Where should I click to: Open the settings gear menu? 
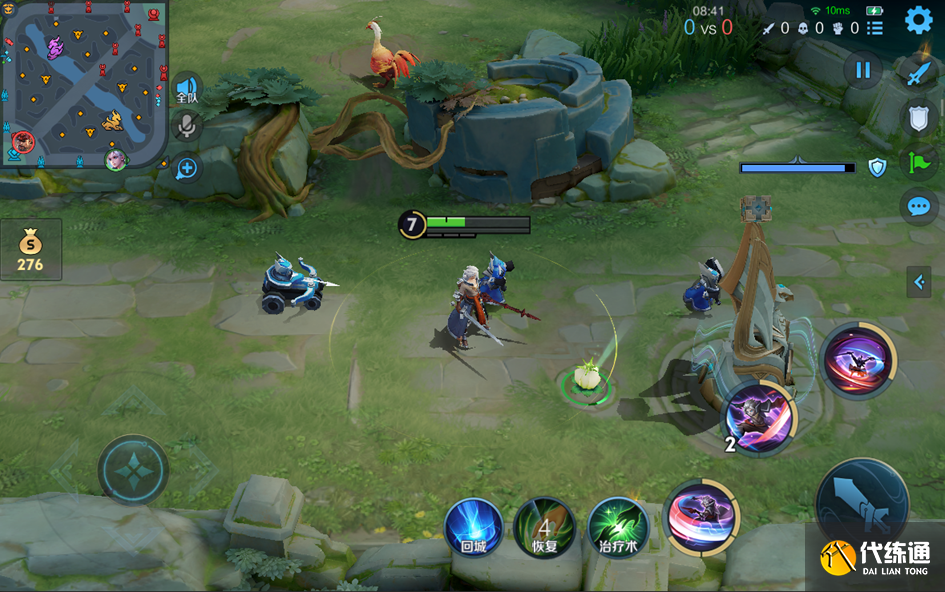[x=918, y=20]
